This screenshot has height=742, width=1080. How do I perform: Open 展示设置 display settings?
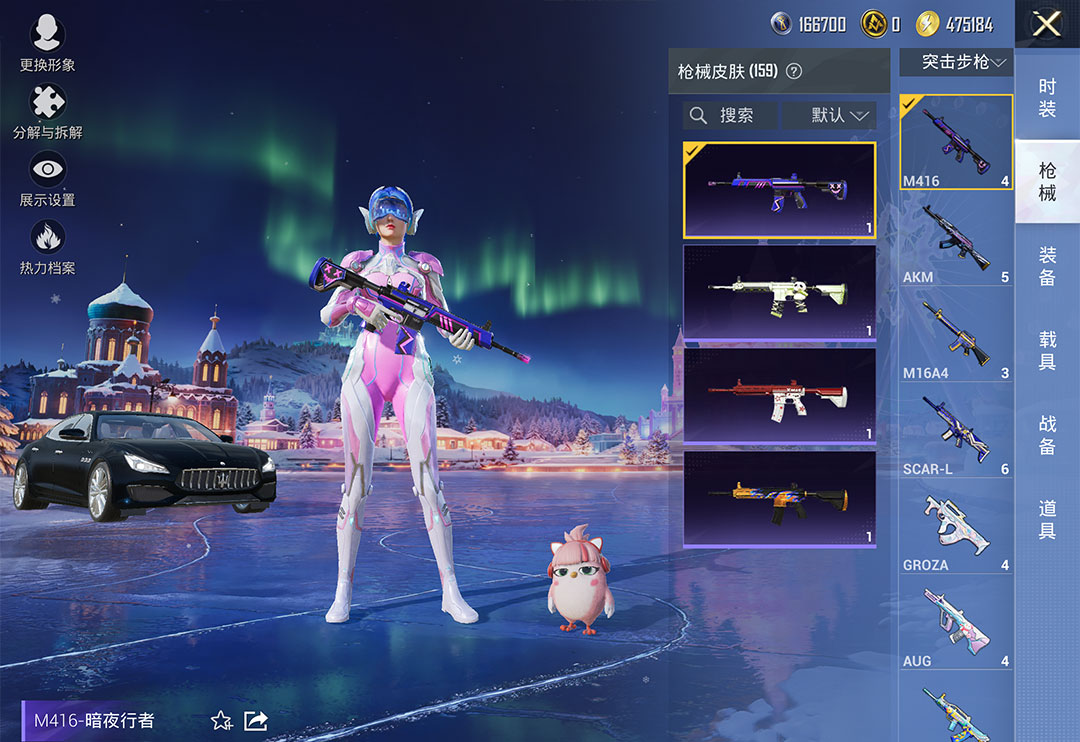point(47,178)
